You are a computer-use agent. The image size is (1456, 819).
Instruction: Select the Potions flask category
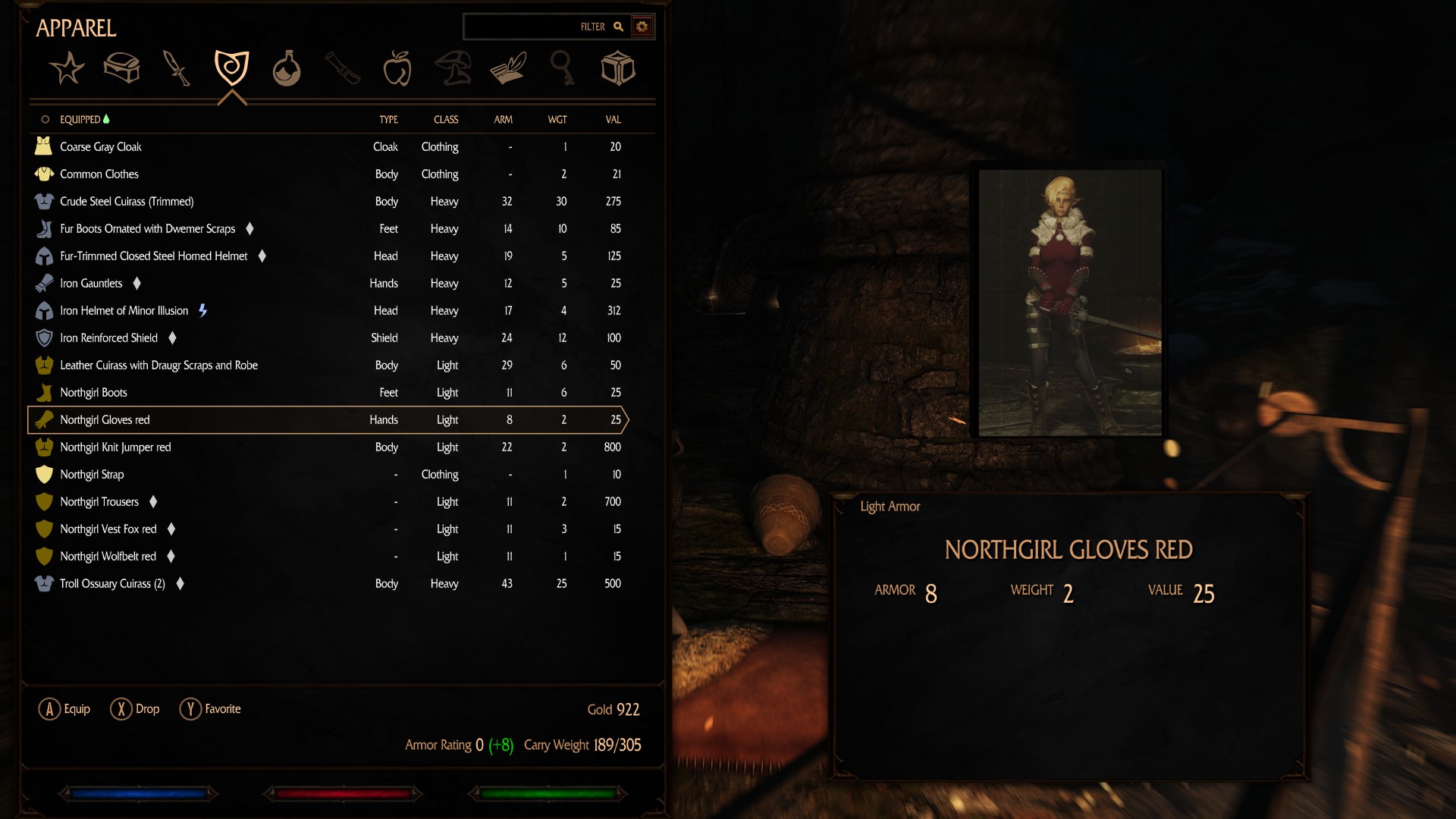click(x=287, y=69)
